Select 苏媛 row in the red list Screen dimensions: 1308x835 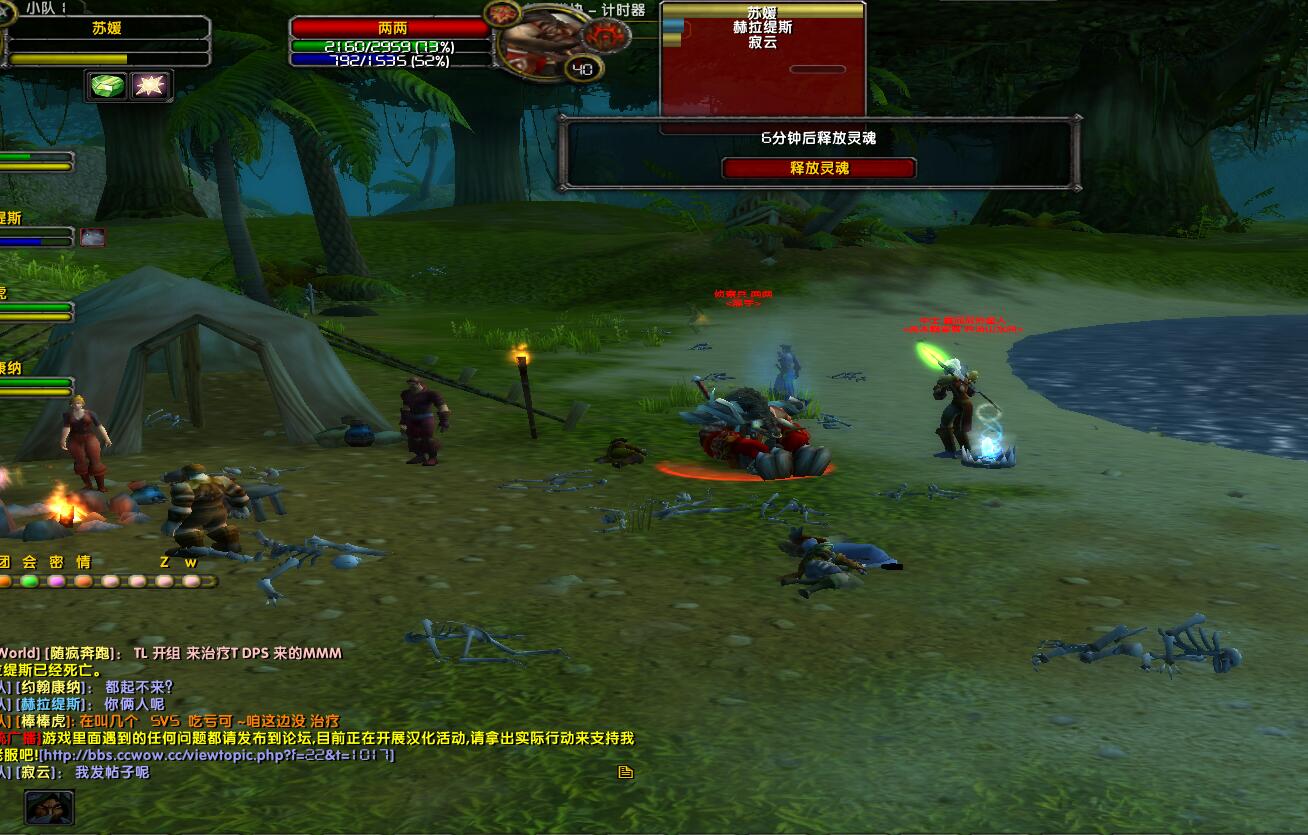click(x=762, y=13)
